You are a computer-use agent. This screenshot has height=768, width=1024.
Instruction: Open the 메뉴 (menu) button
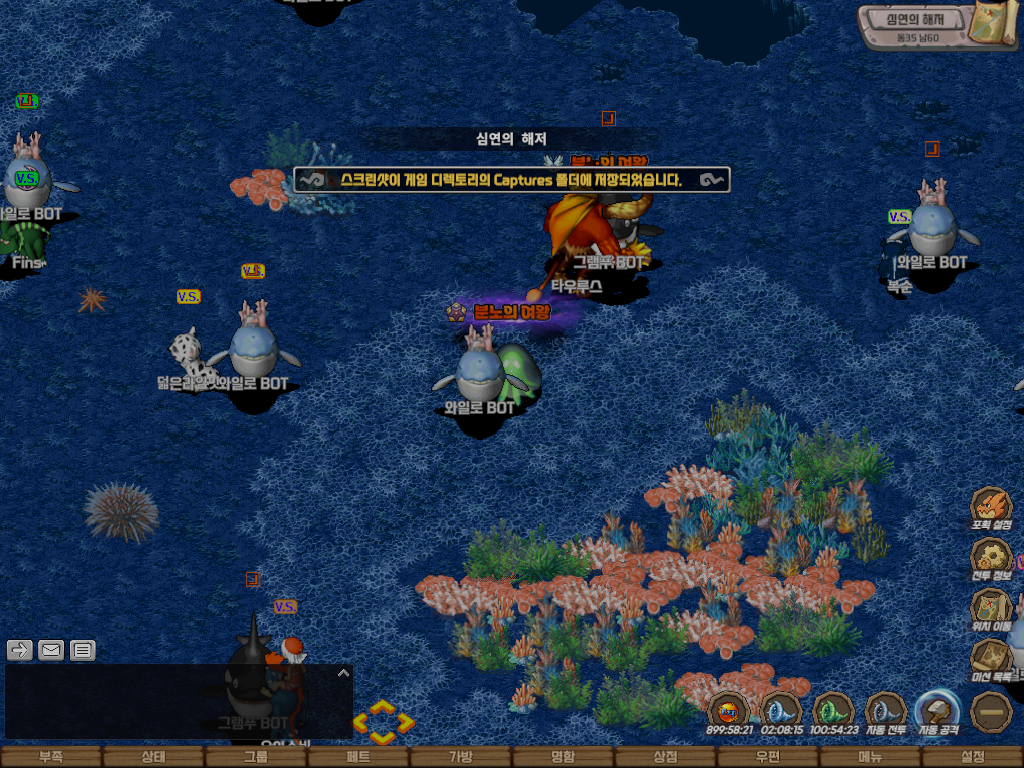coord(870,757)
